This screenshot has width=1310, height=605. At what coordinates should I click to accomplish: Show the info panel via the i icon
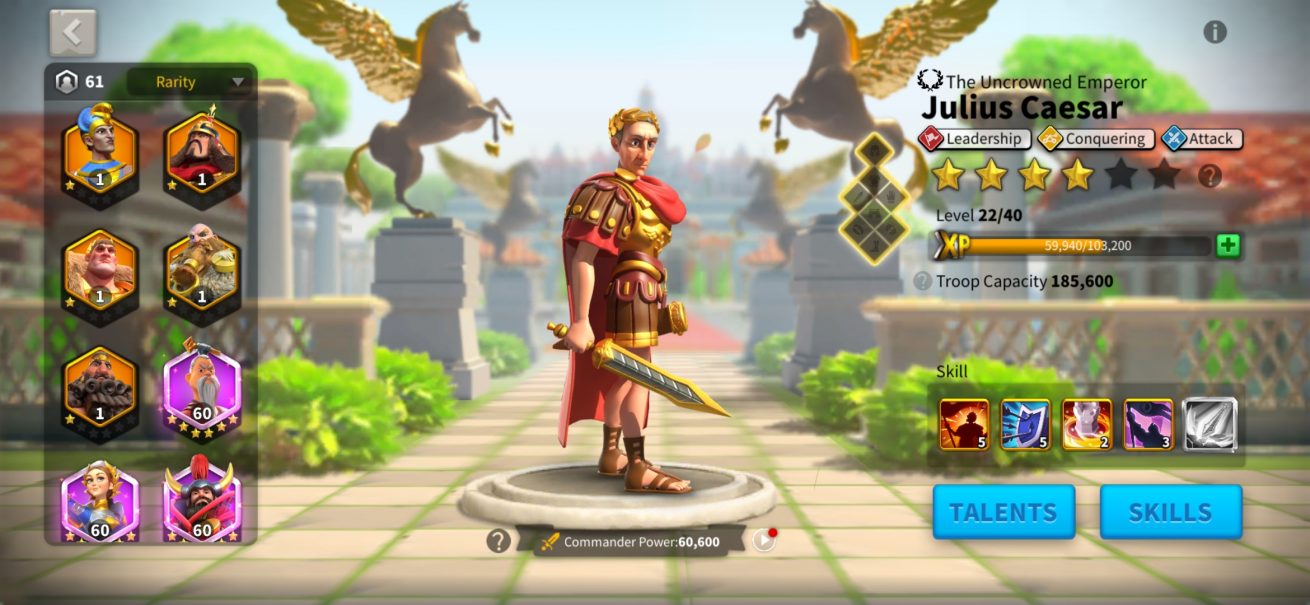[x=1215, y=32]
